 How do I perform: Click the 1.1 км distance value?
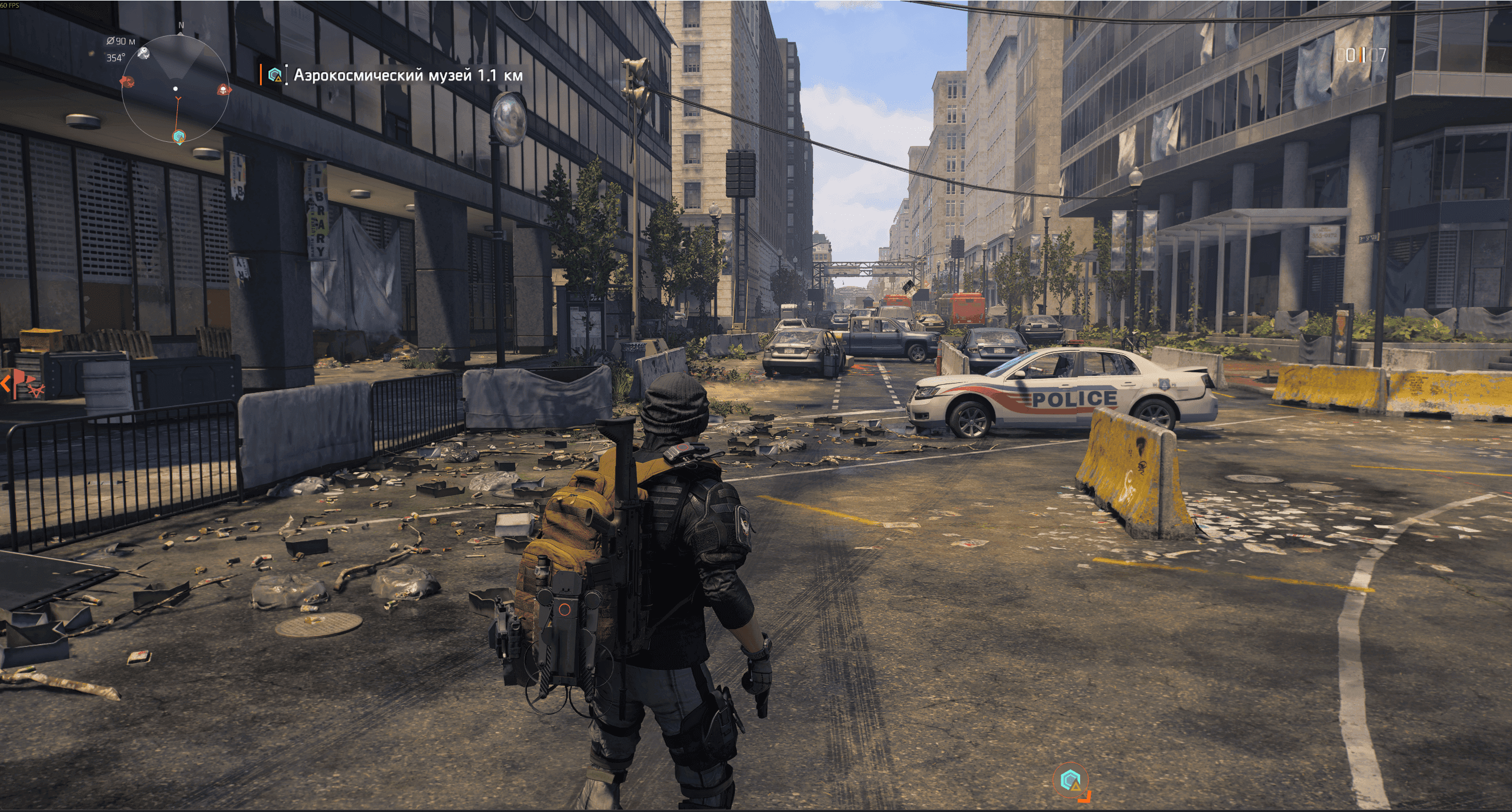[499, 76]
